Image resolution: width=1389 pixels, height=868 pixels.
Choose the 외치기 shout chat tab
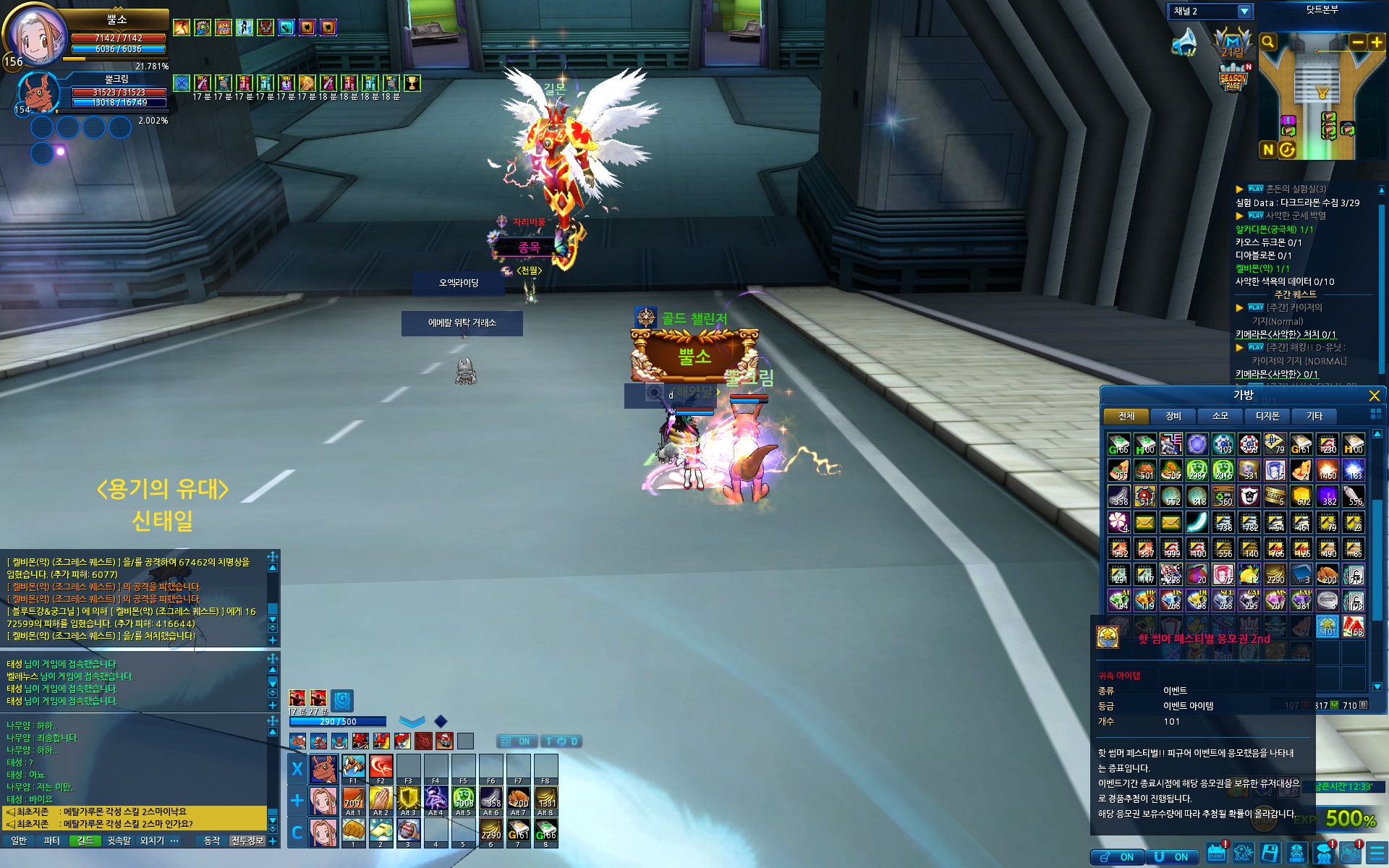pyautogui.click(x=152, y=841)
